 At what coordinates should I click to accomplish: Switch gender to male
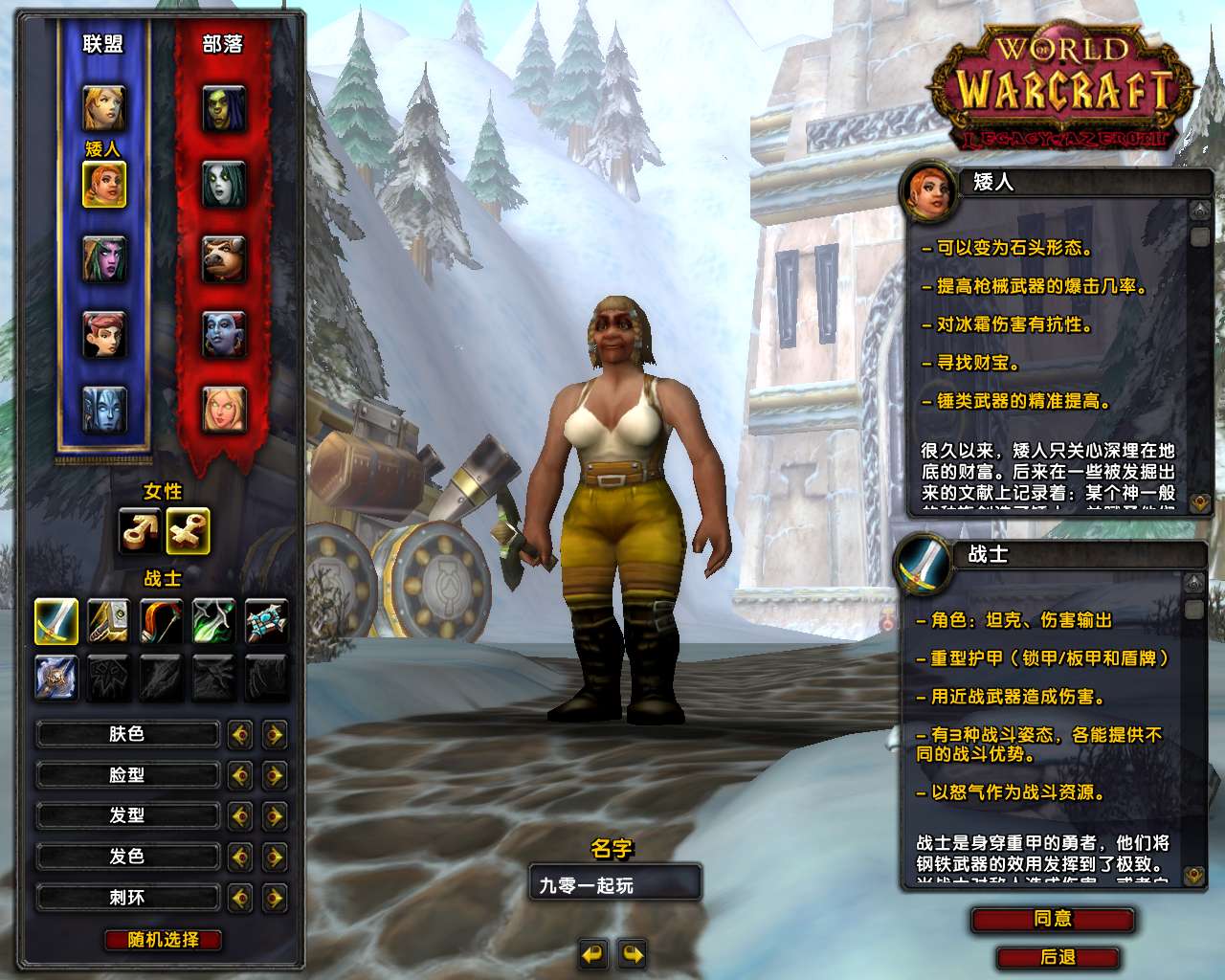(140, 531)
